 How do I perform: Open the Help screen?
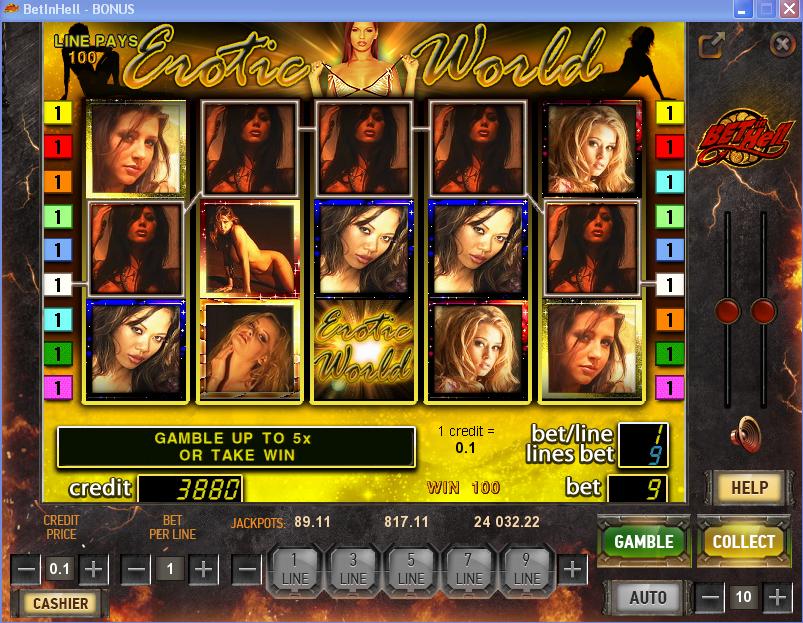[x=749, y=487]
